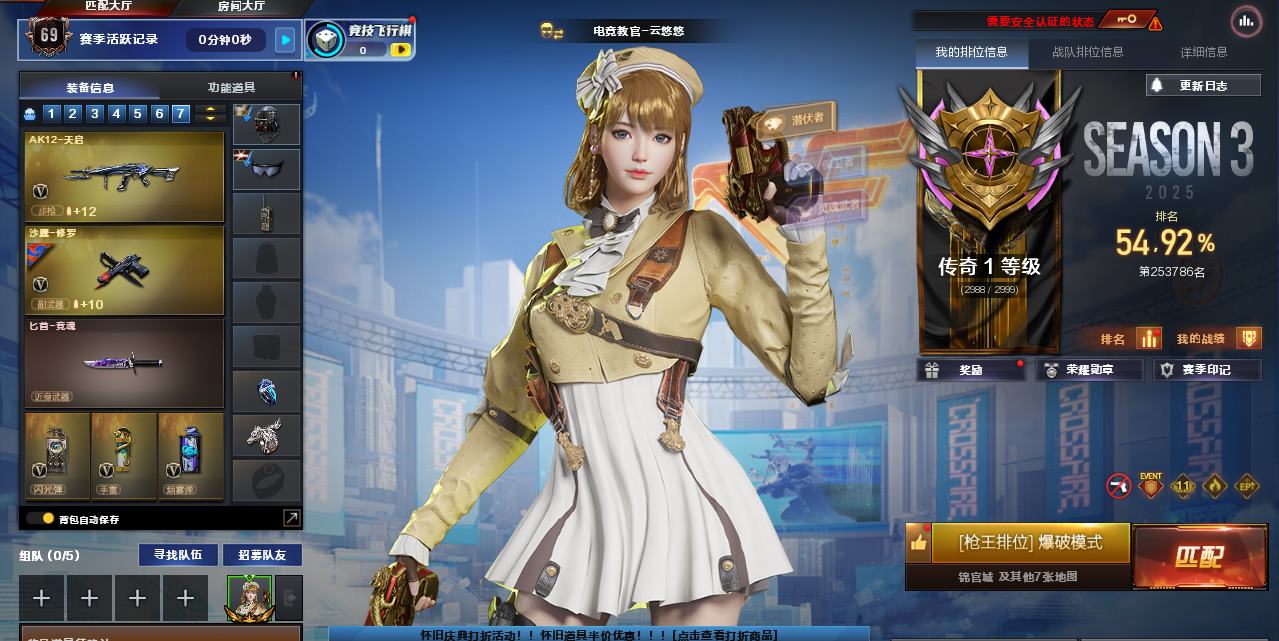Open the 竞技飞行棋 event
Viewport: 1279px width, 641px height.
[x=360, y=40]
